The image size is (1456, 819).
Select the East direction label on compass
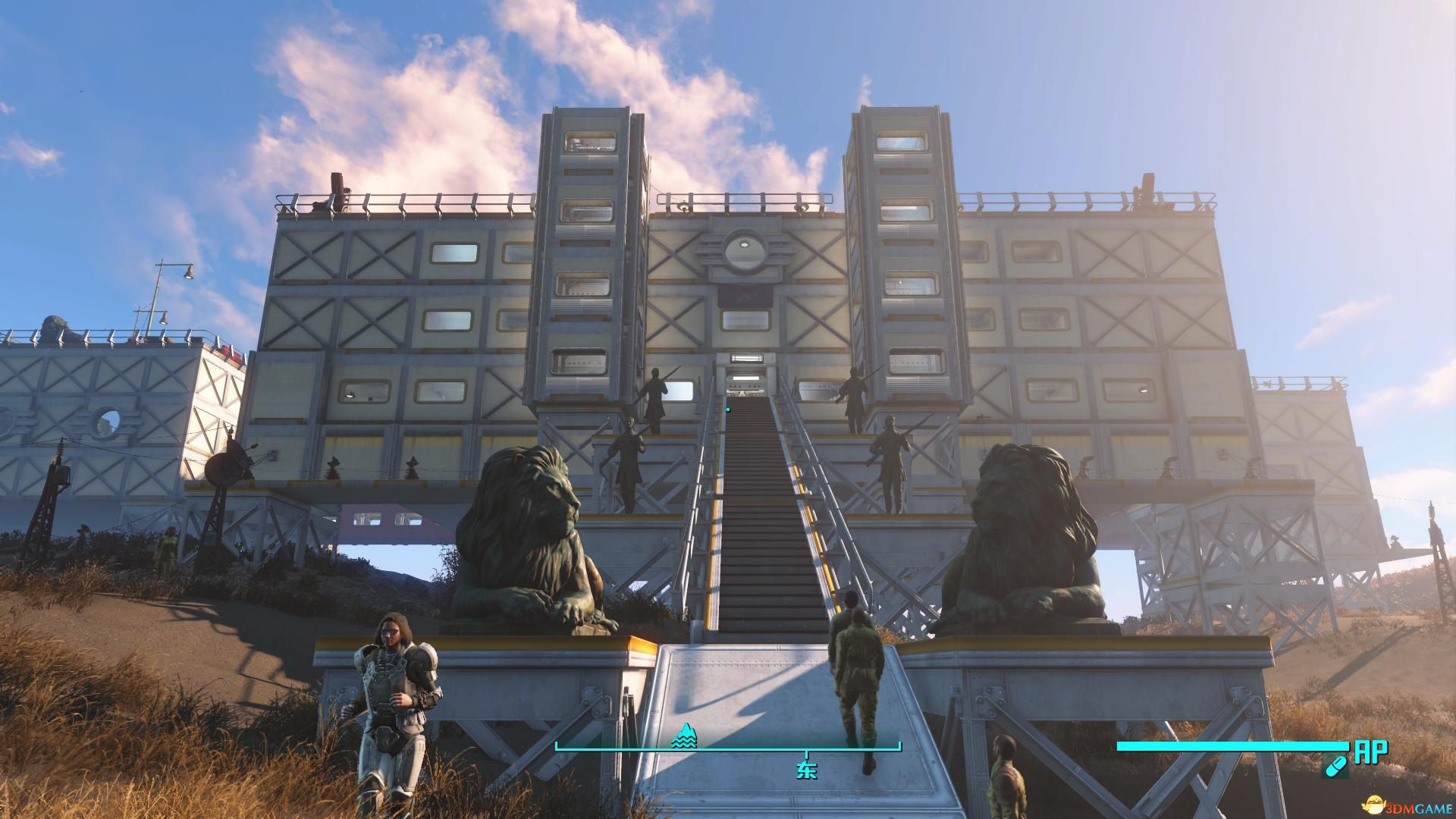click(806, 770)
